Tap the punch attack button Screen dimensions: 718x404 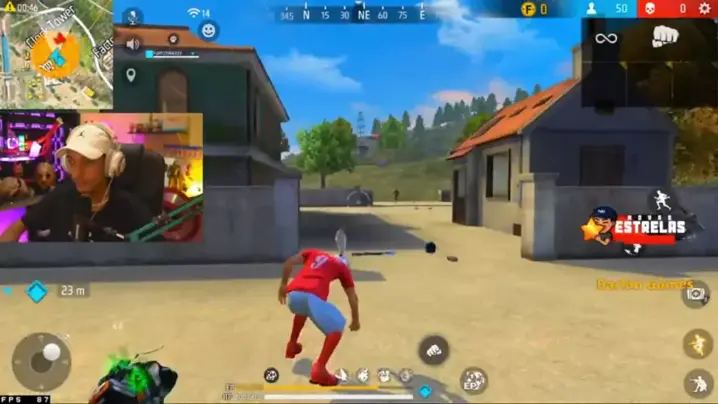pyautogui.click(x=433, y=349)
